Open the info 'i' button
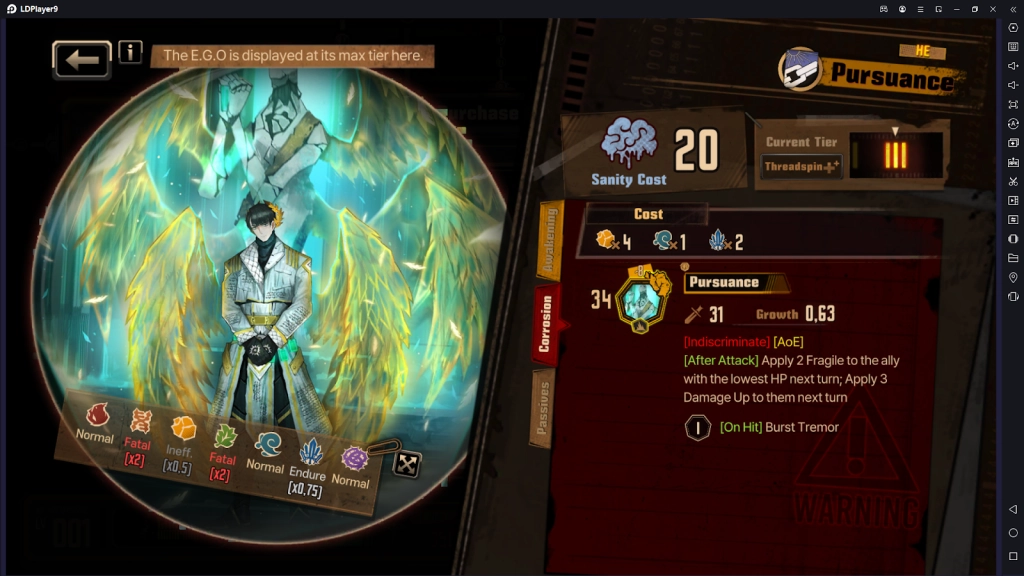Viewport: 1024px width, 576px height. click(x=130, y=52)
